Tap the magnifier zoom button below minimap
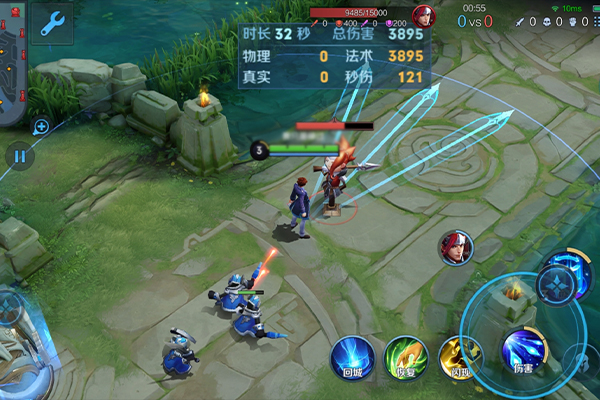 41,127
